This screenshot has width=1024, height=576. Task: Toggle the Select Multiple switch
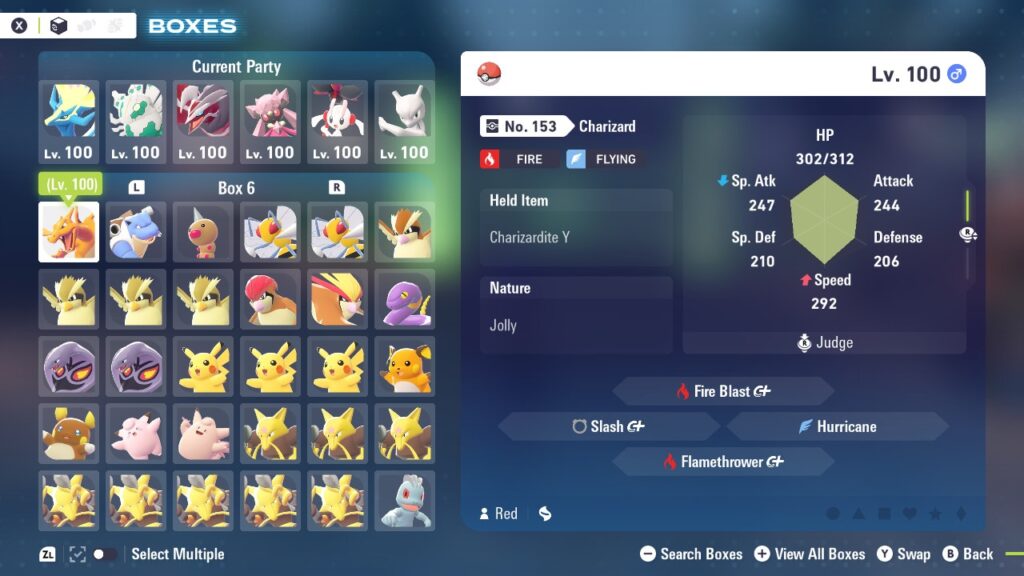[103, 554]
